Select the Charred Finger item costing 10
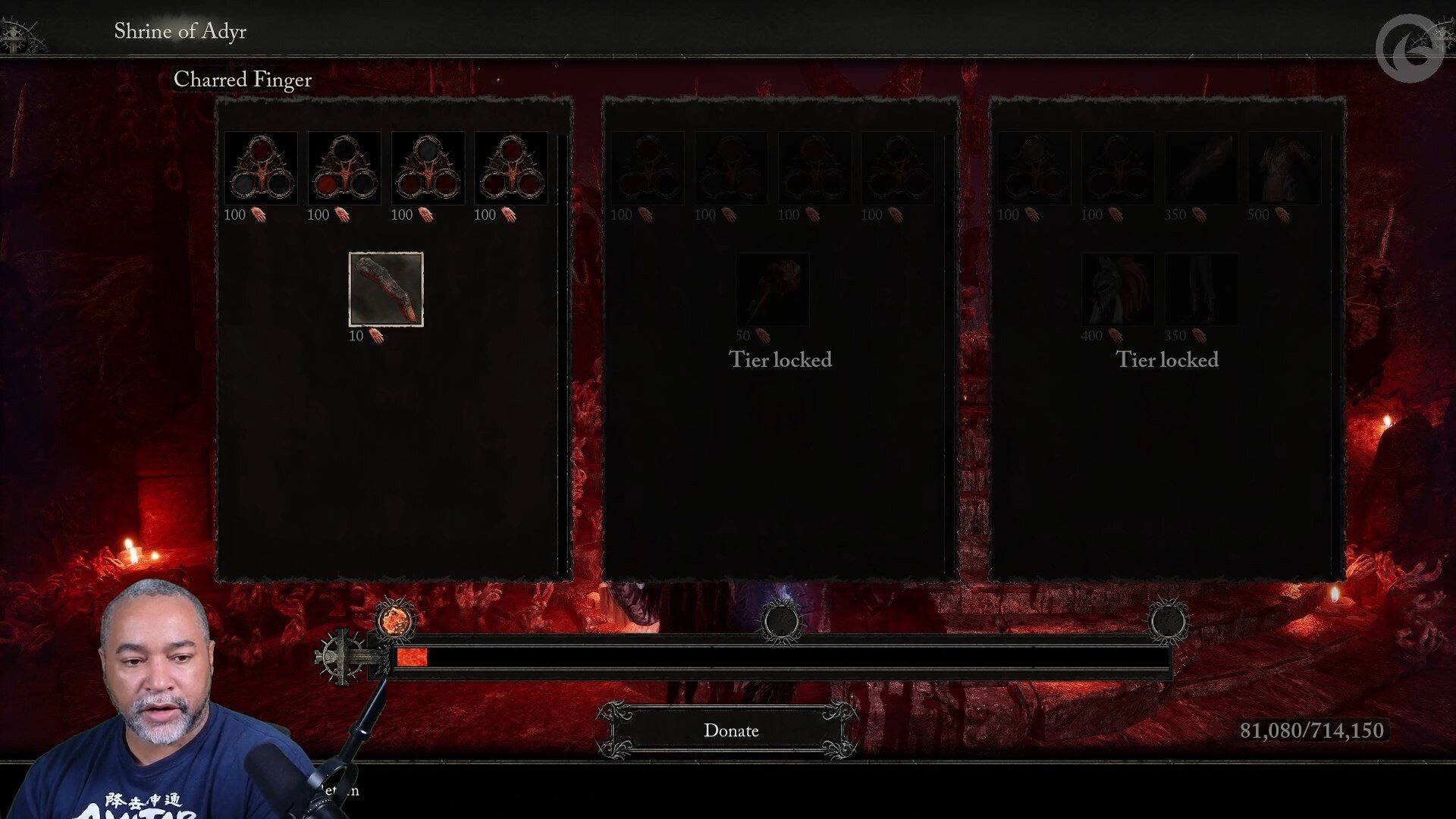The image size is (1456, 819). [385, 289]
